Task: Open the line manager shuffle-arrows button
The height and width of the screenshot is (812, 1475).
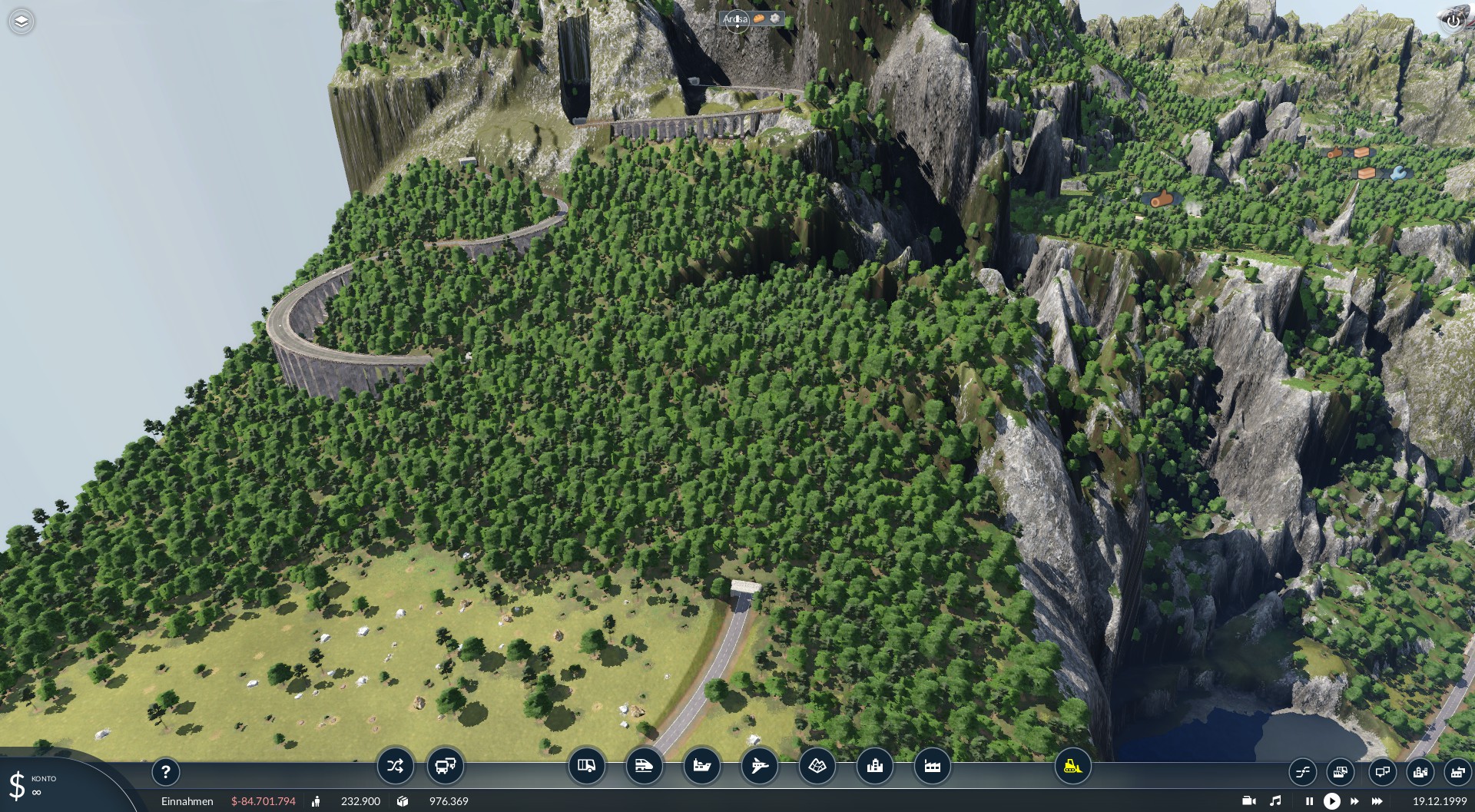Action: click(x=395, y=766)
